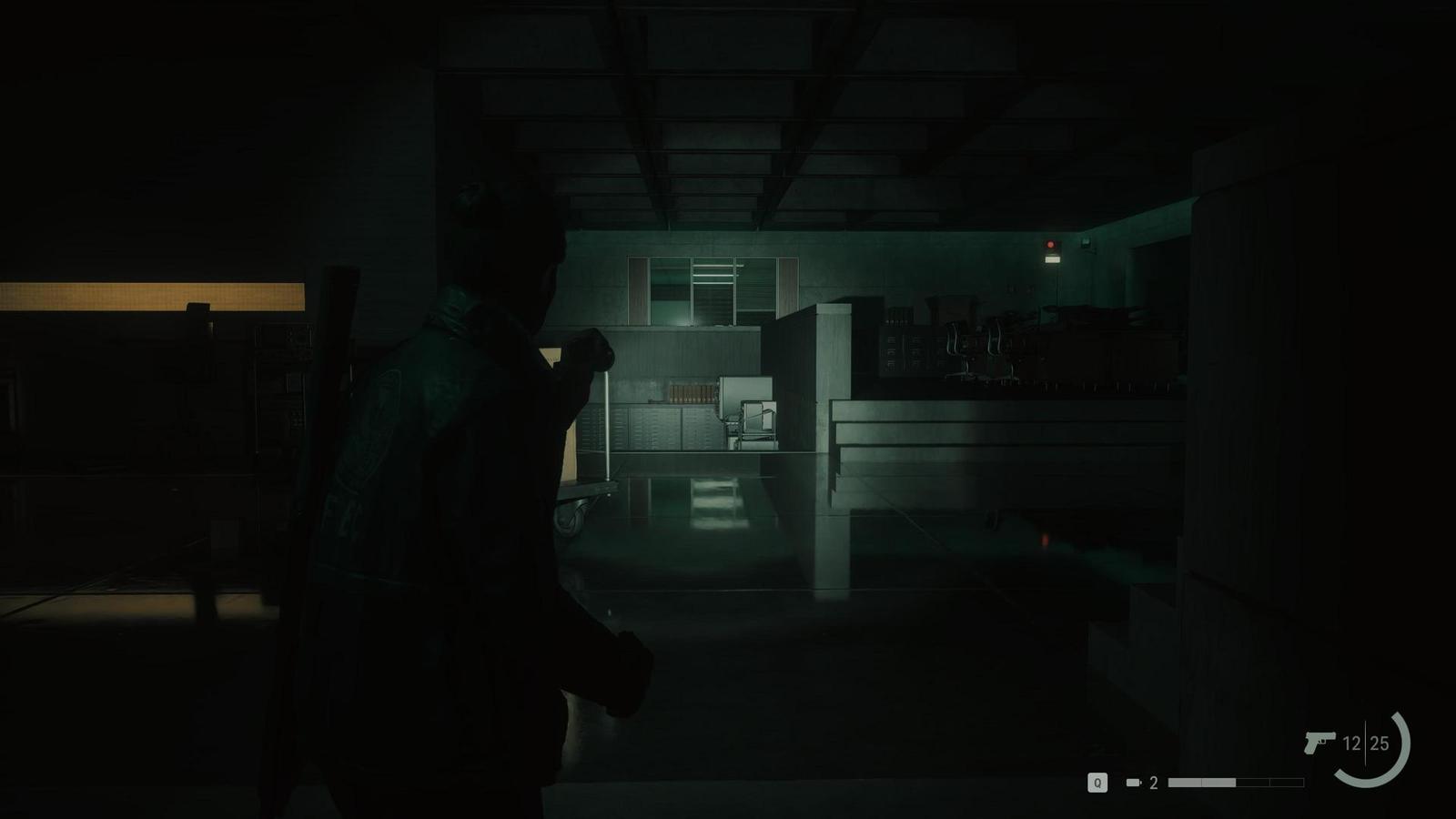Image resolution: width=1456 pixels, height=819 pixels.
Task: Click the glowing exit sign under the alarm light
Action: tap(1053, 260)
